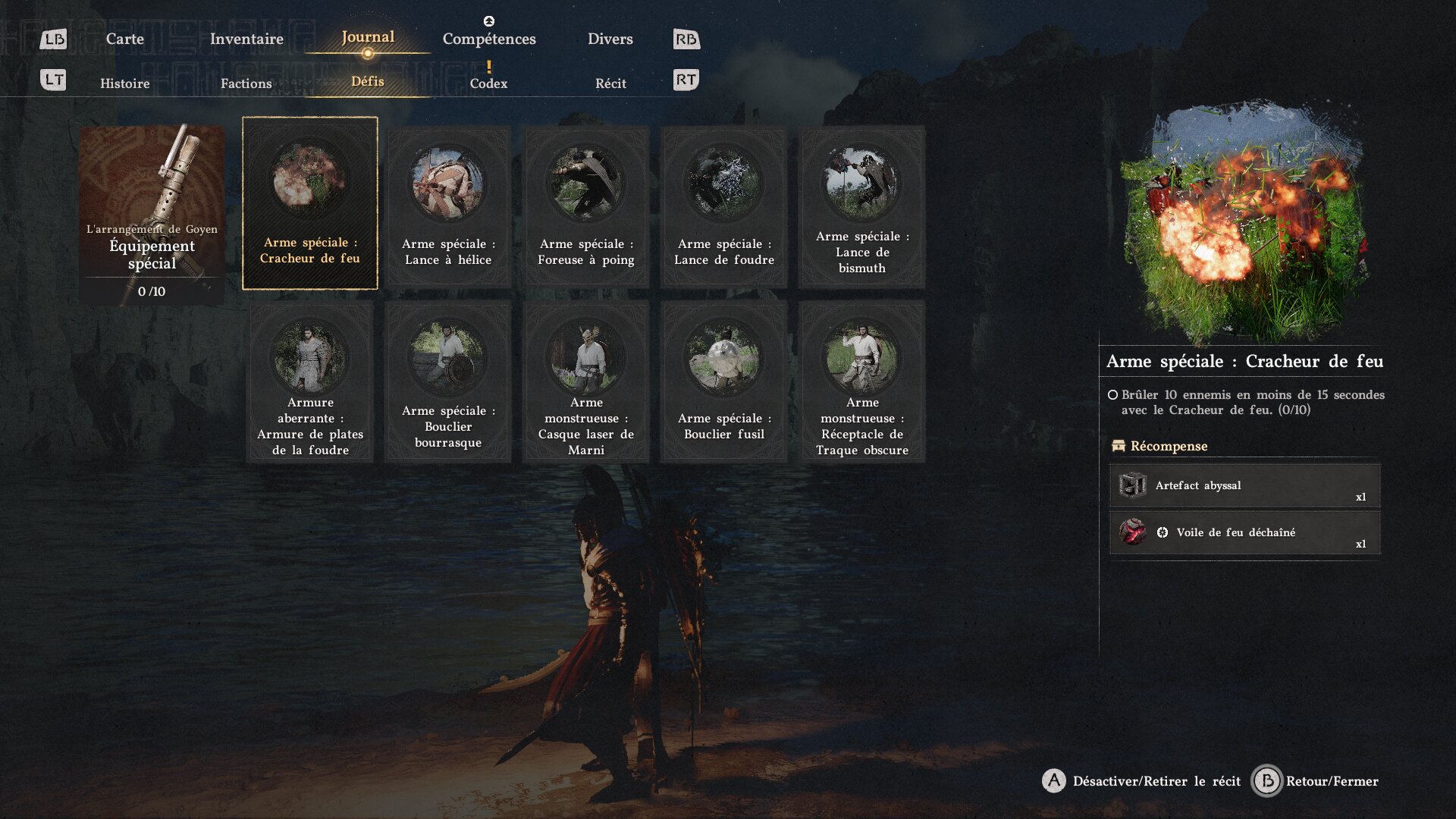Choose the Bouclier bourrasque challenge
Screen dimensions: 1456x819
pyautogui.click(x=447, y=381)
